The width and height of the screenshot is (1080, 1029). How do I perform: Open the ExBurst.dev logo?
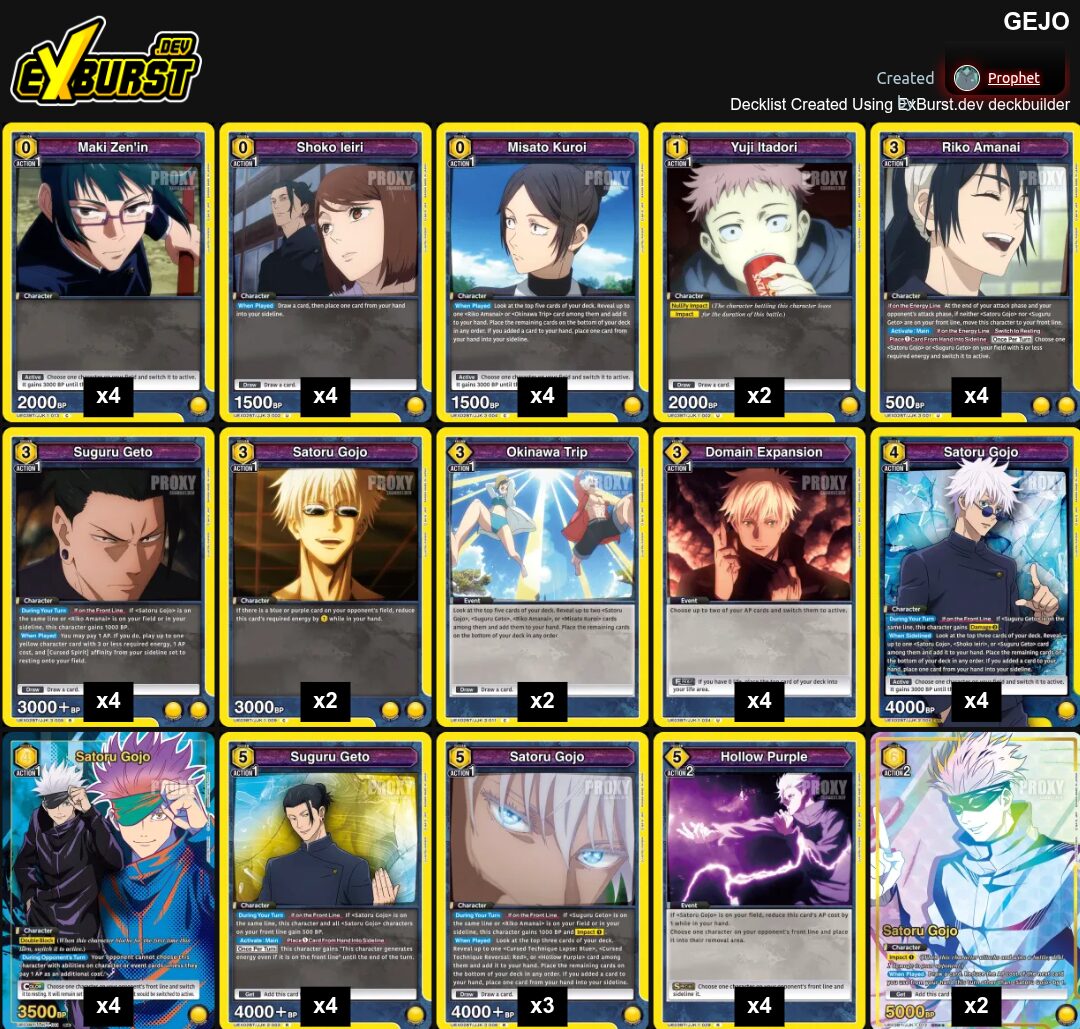point(106,67)
